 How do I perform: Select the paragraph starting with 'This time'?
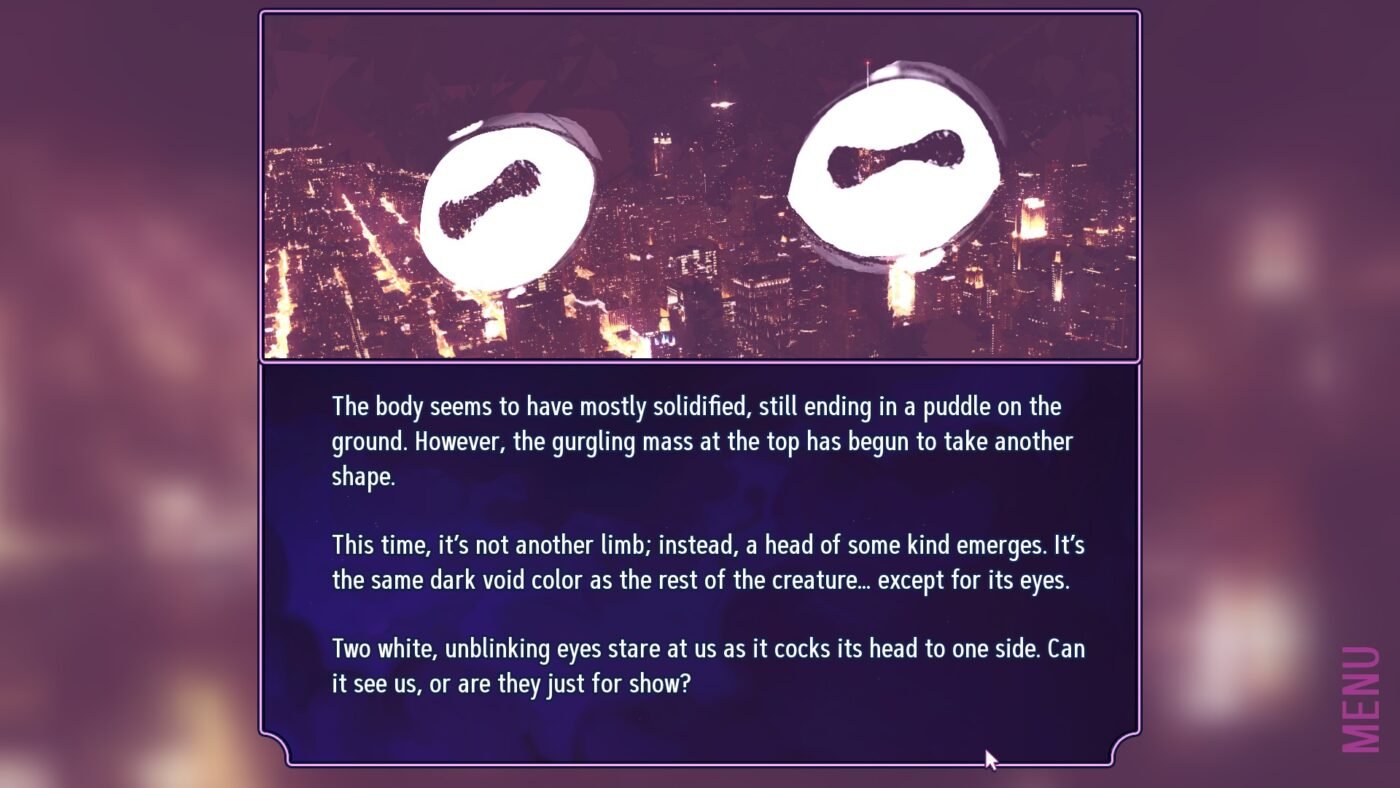point(700,562)
